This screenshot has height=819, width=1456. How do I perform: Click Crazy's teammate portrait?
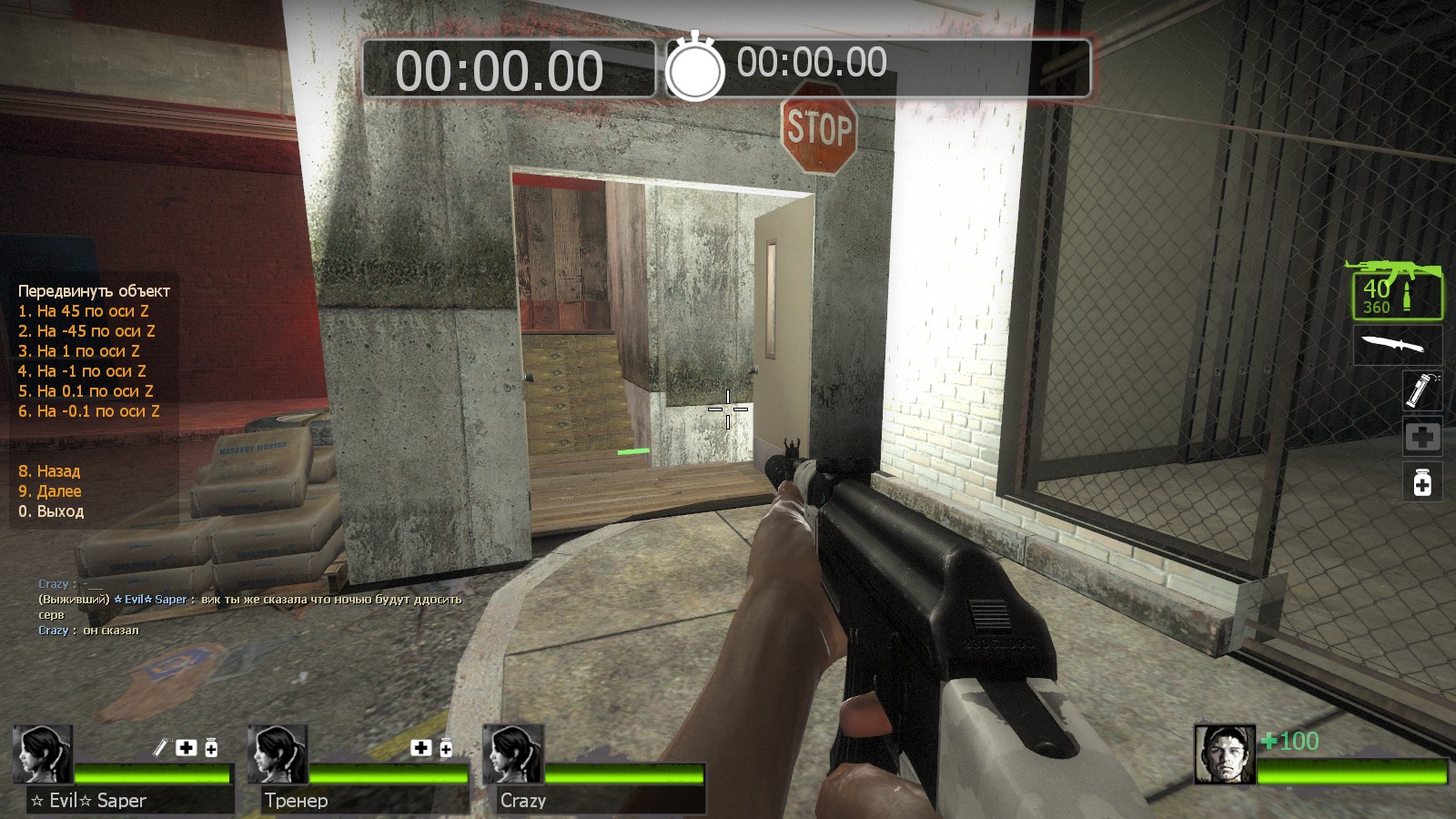513,754
